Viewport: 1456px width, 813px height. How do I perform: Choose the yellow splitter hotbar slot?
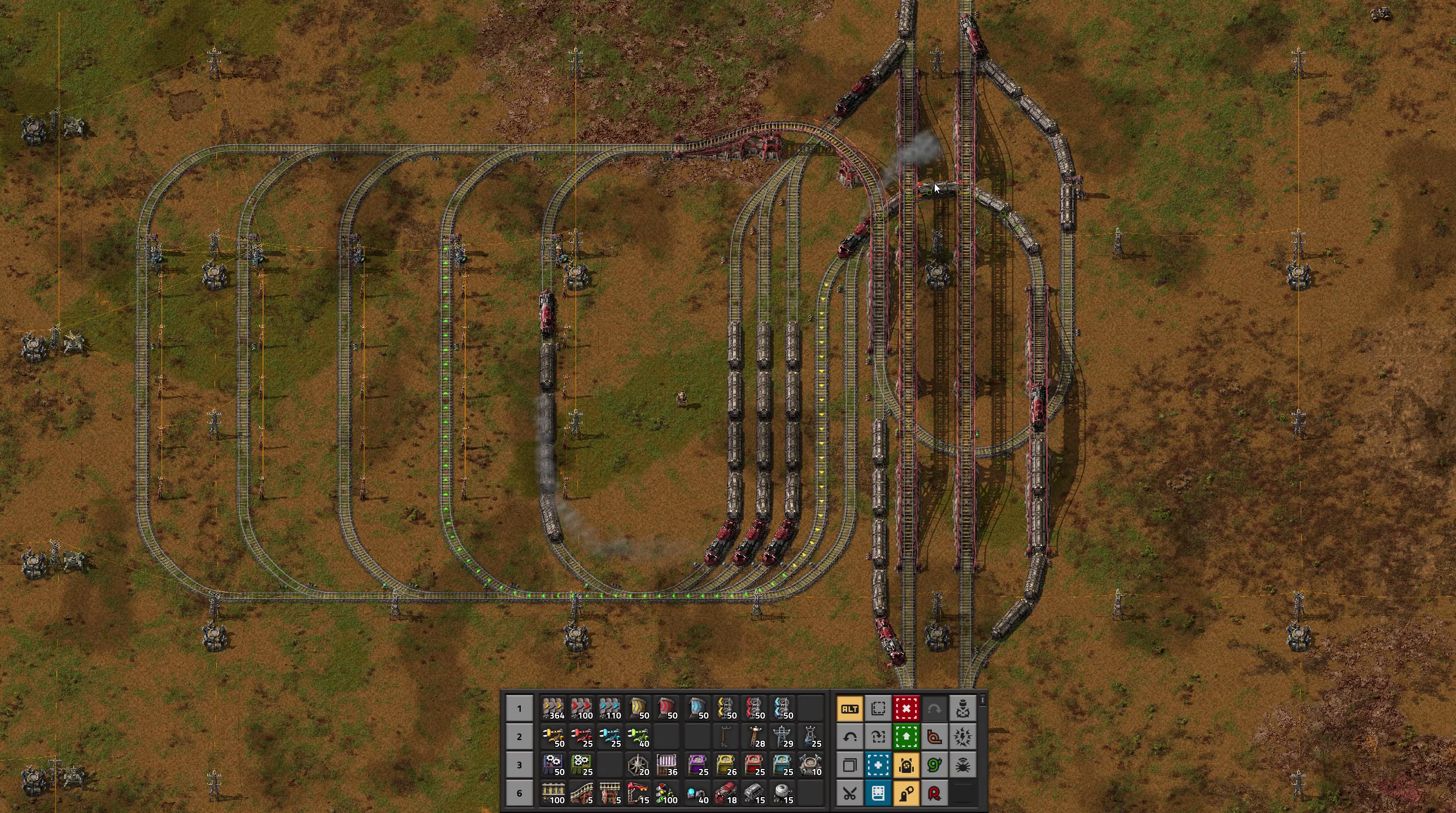click(726, 709)
